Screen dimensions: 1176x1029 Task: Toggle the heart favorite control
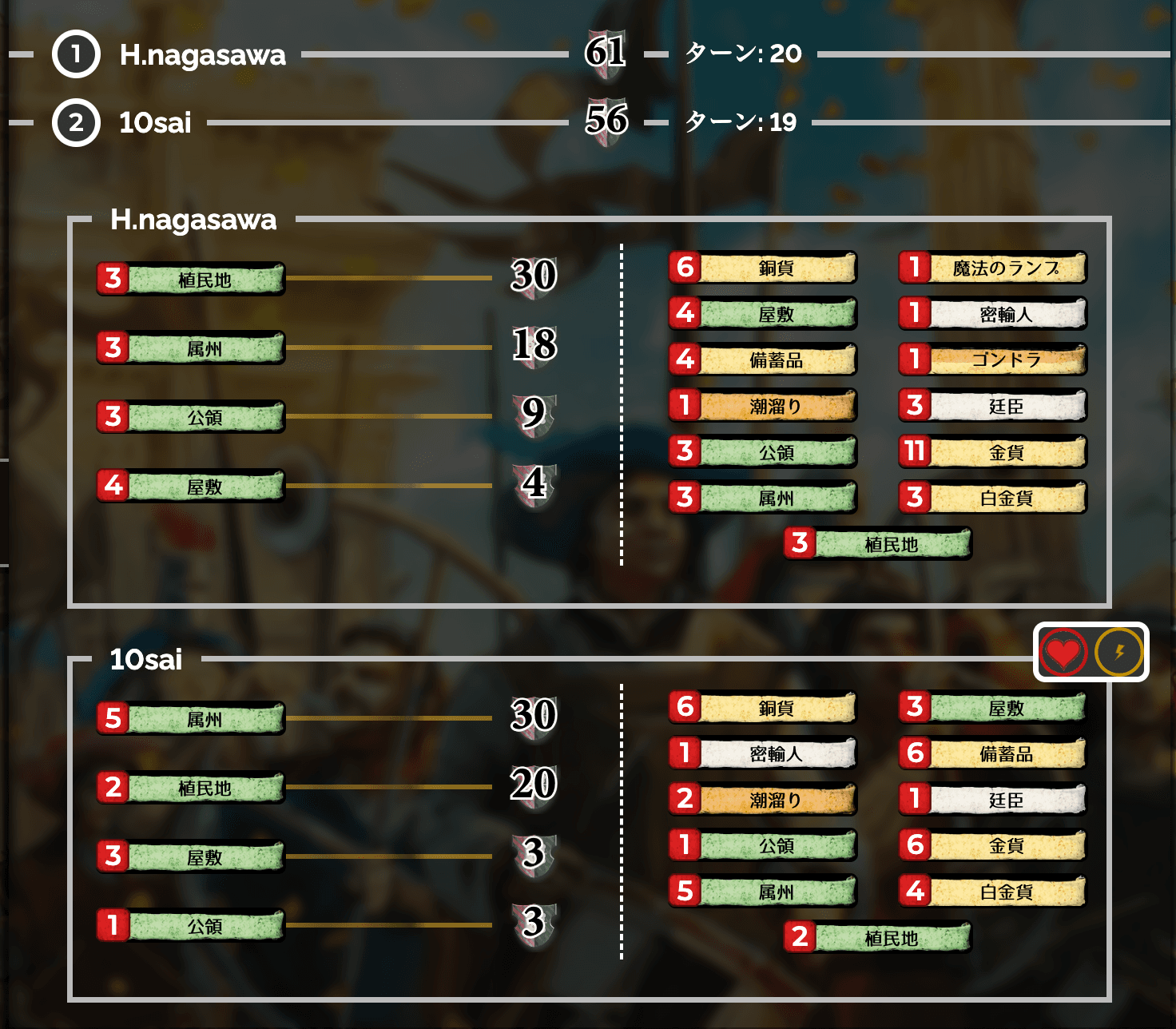coord(1063,653)
